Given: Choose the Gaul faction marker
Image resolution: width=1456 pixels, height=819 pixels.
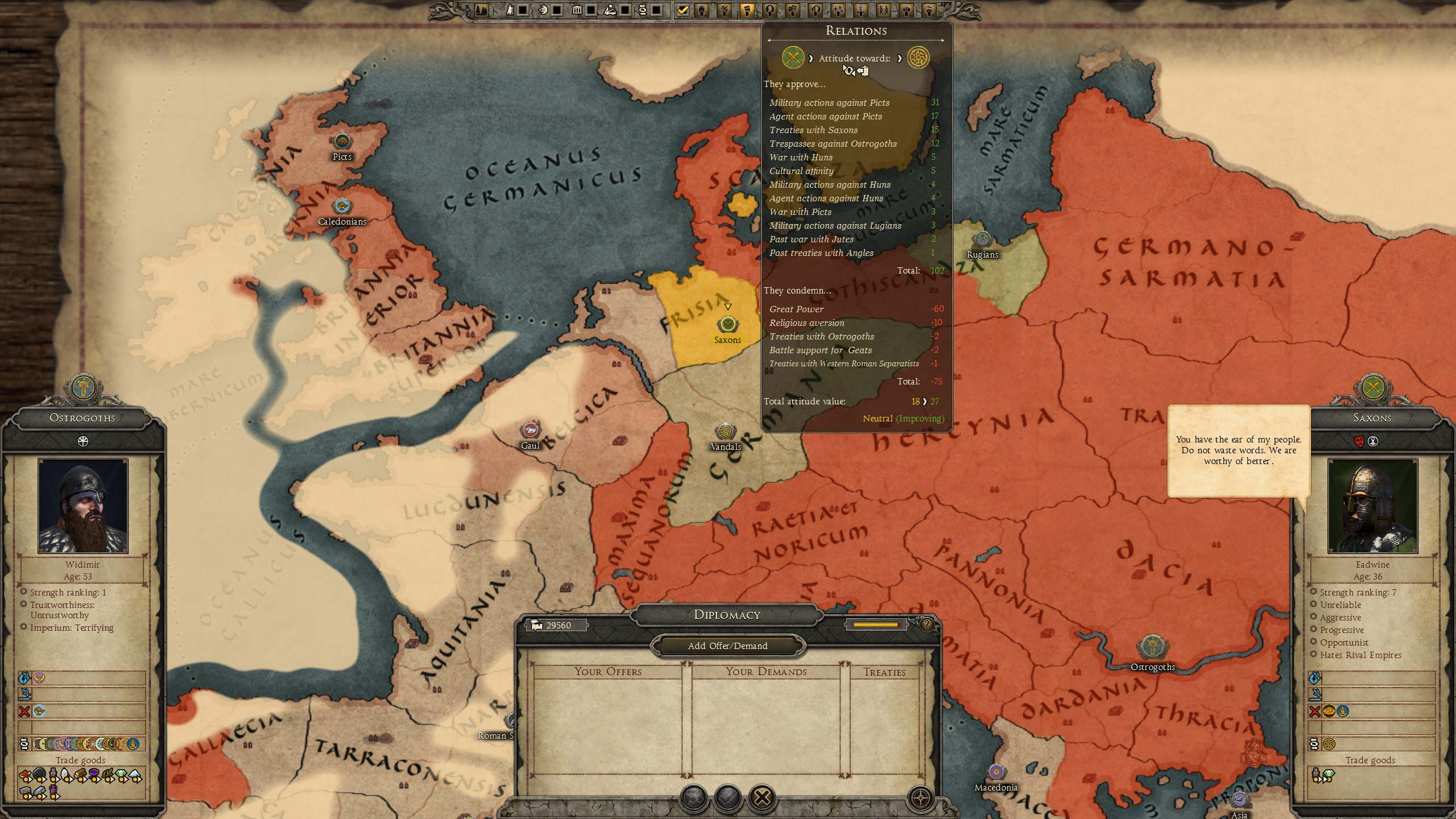Looking at the screenshot, I should pos(531,430).
